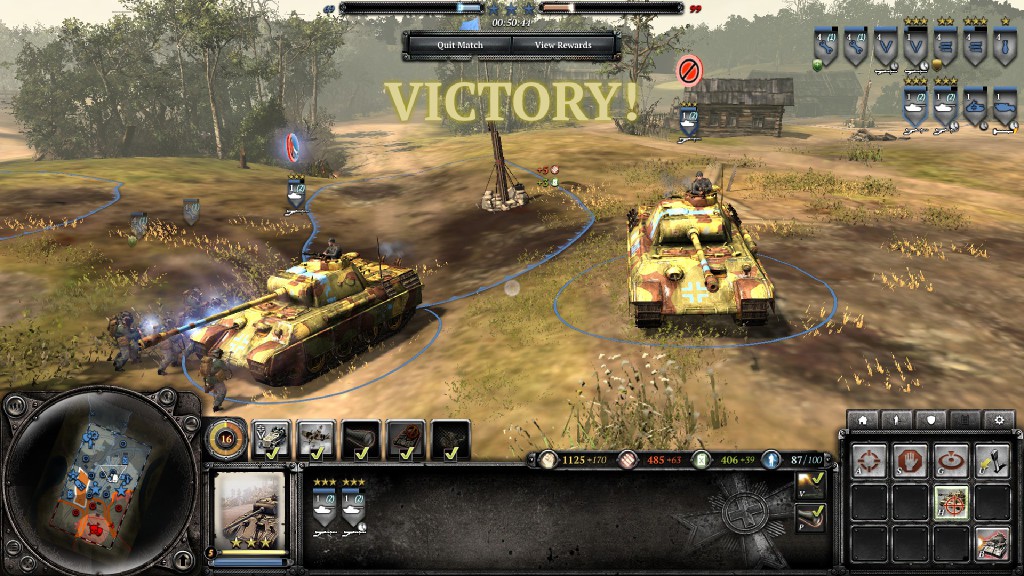Viewport: 1024px width, 576px height.
Task: Activate the tank ability in the bottom-right slot
Action: pyautogui.click(x=992, y=543)
